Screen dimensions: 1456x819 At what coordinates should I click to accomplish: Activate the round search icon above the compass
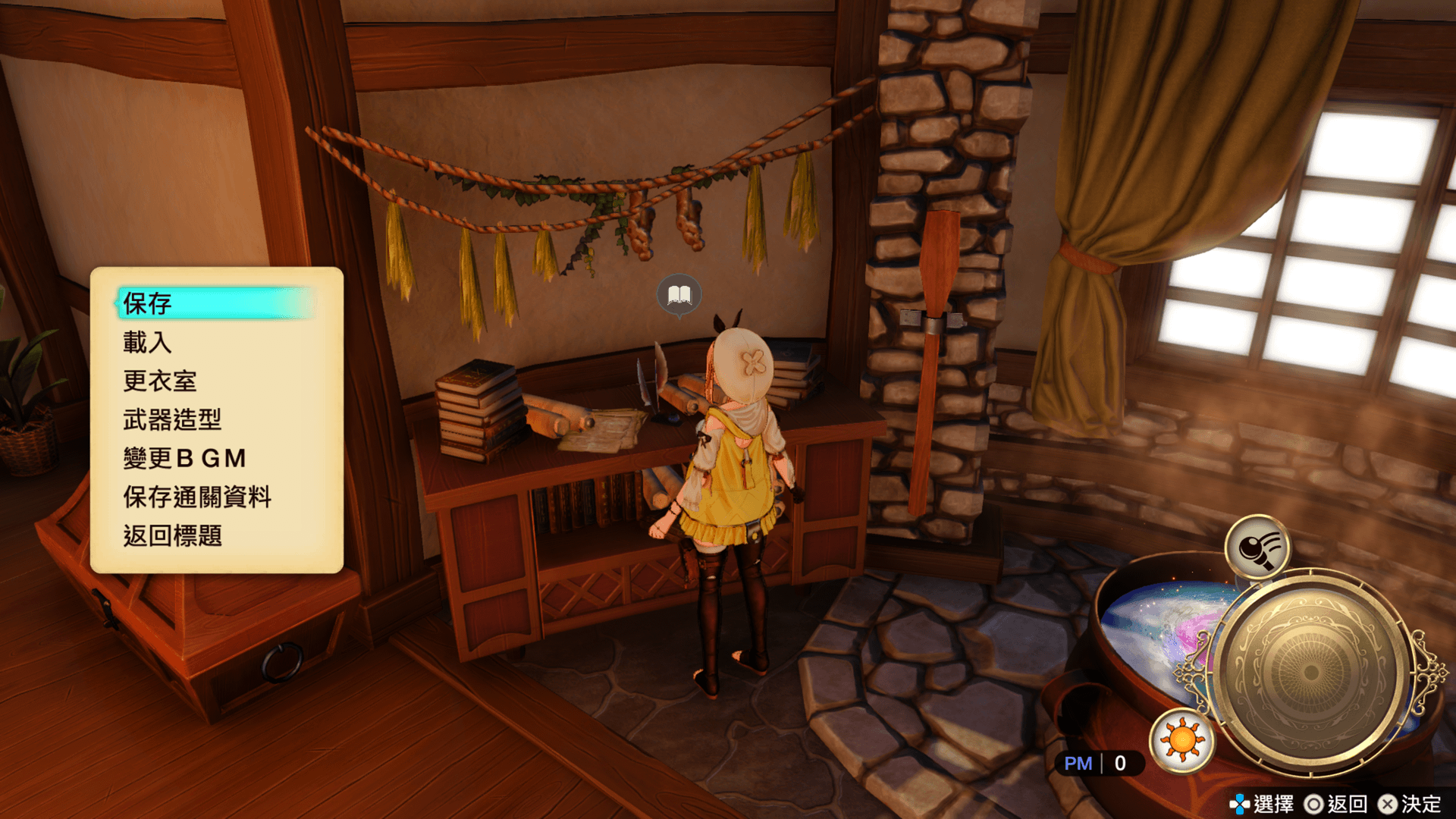[1257, 547]
